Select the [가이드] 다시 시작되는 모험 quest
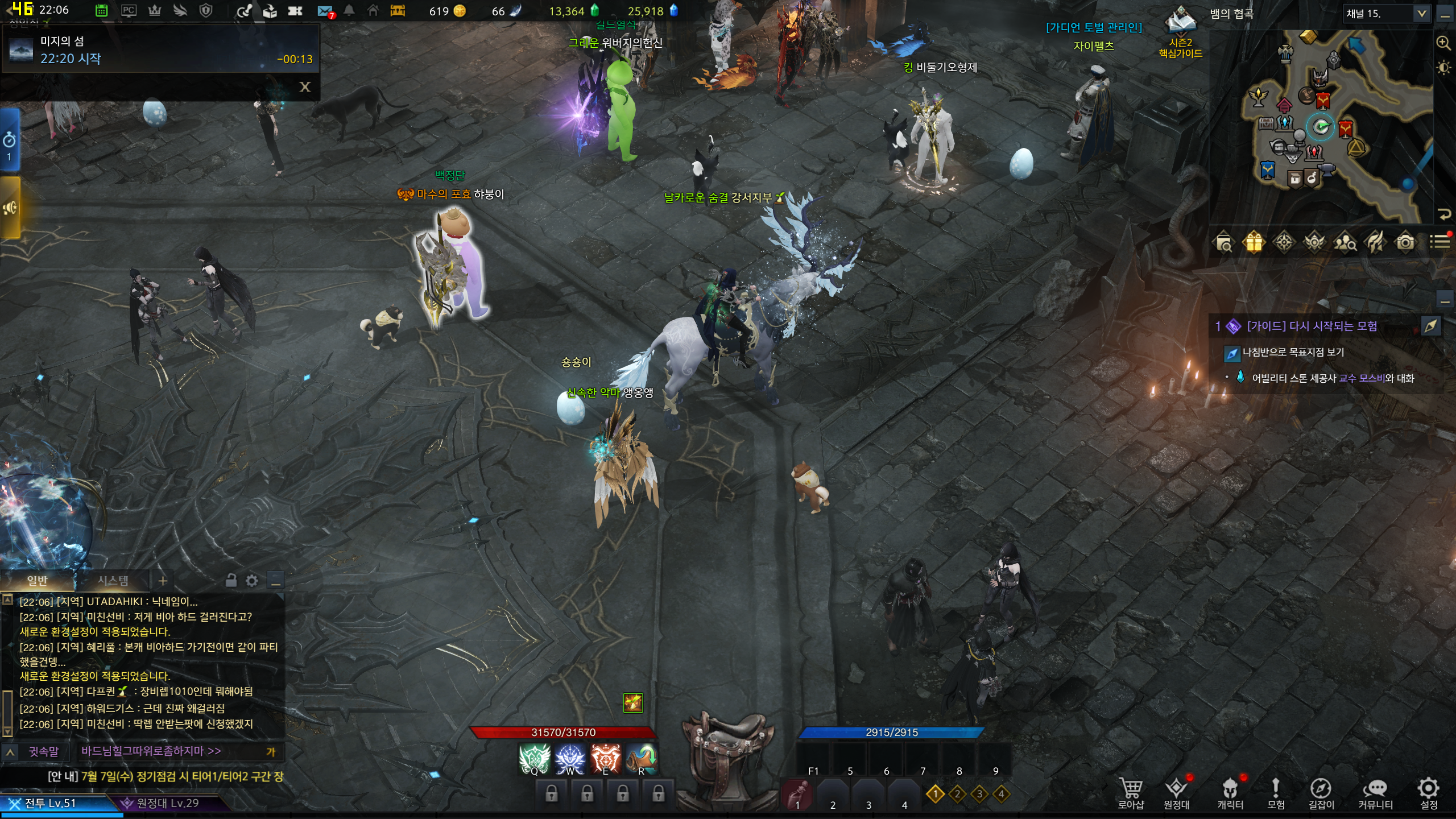The height and width of the screenshot is (819, 1456). 1312,326
